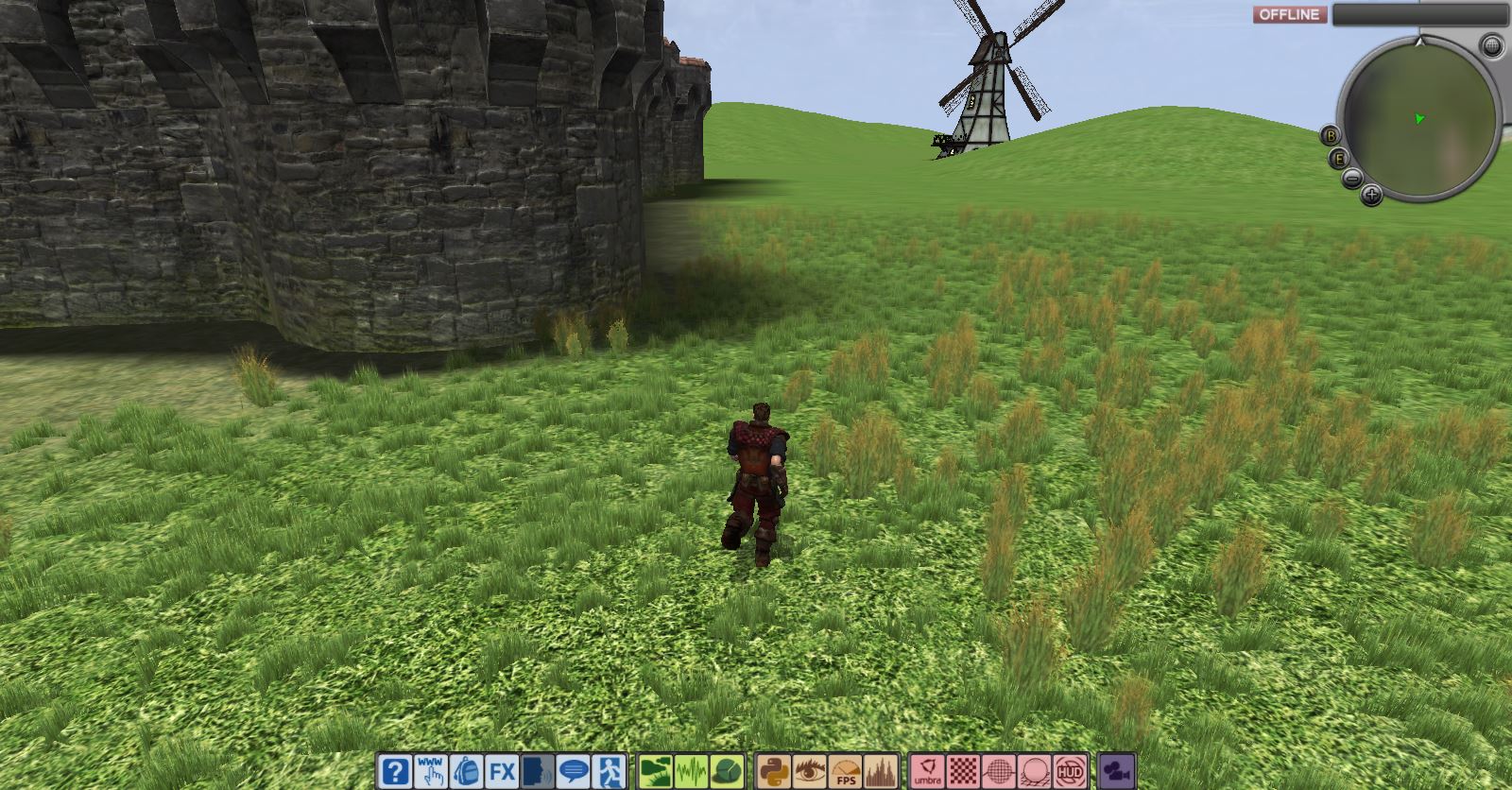Zoom out the minimap with minus button

(x=1352, y=179)
